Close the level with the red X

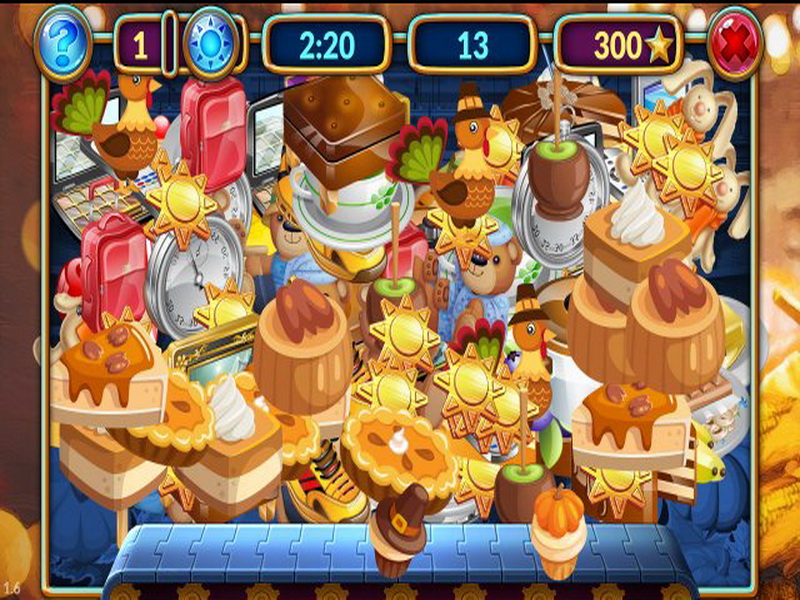[x=735, y=43]
